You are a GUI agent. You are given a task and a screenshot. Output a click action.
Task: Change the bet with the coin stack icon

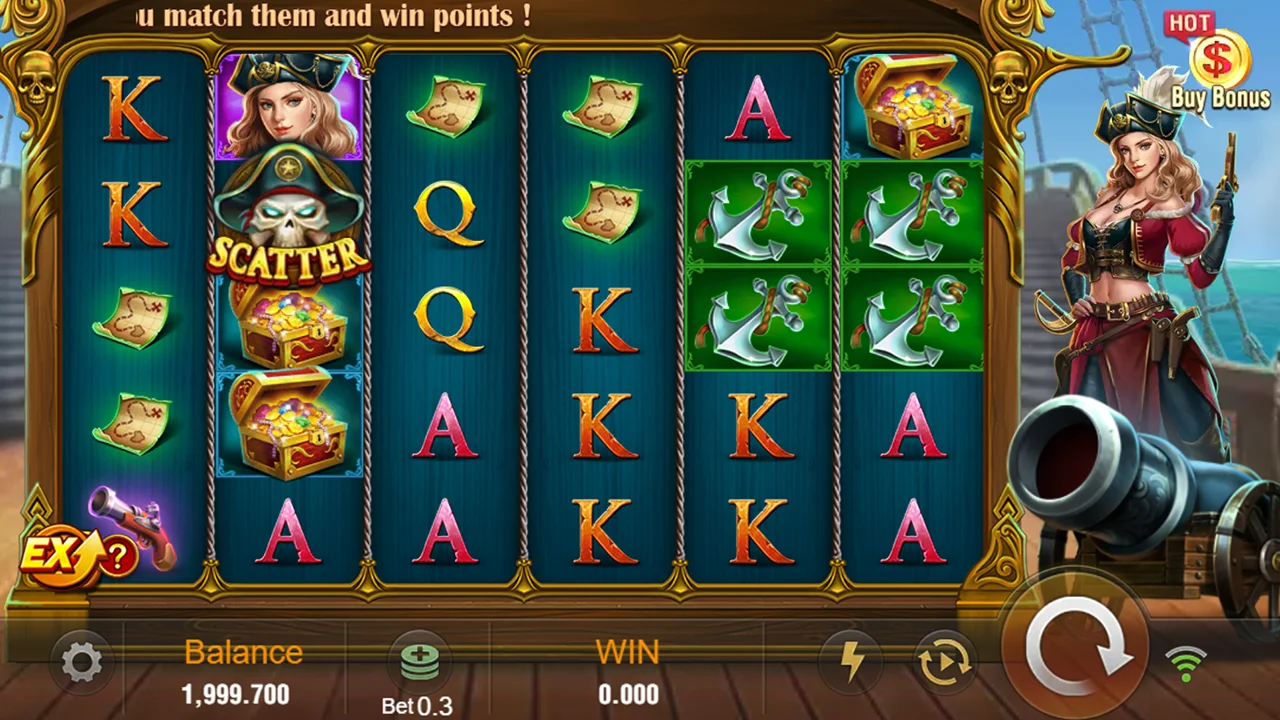[x=420, y=662]
